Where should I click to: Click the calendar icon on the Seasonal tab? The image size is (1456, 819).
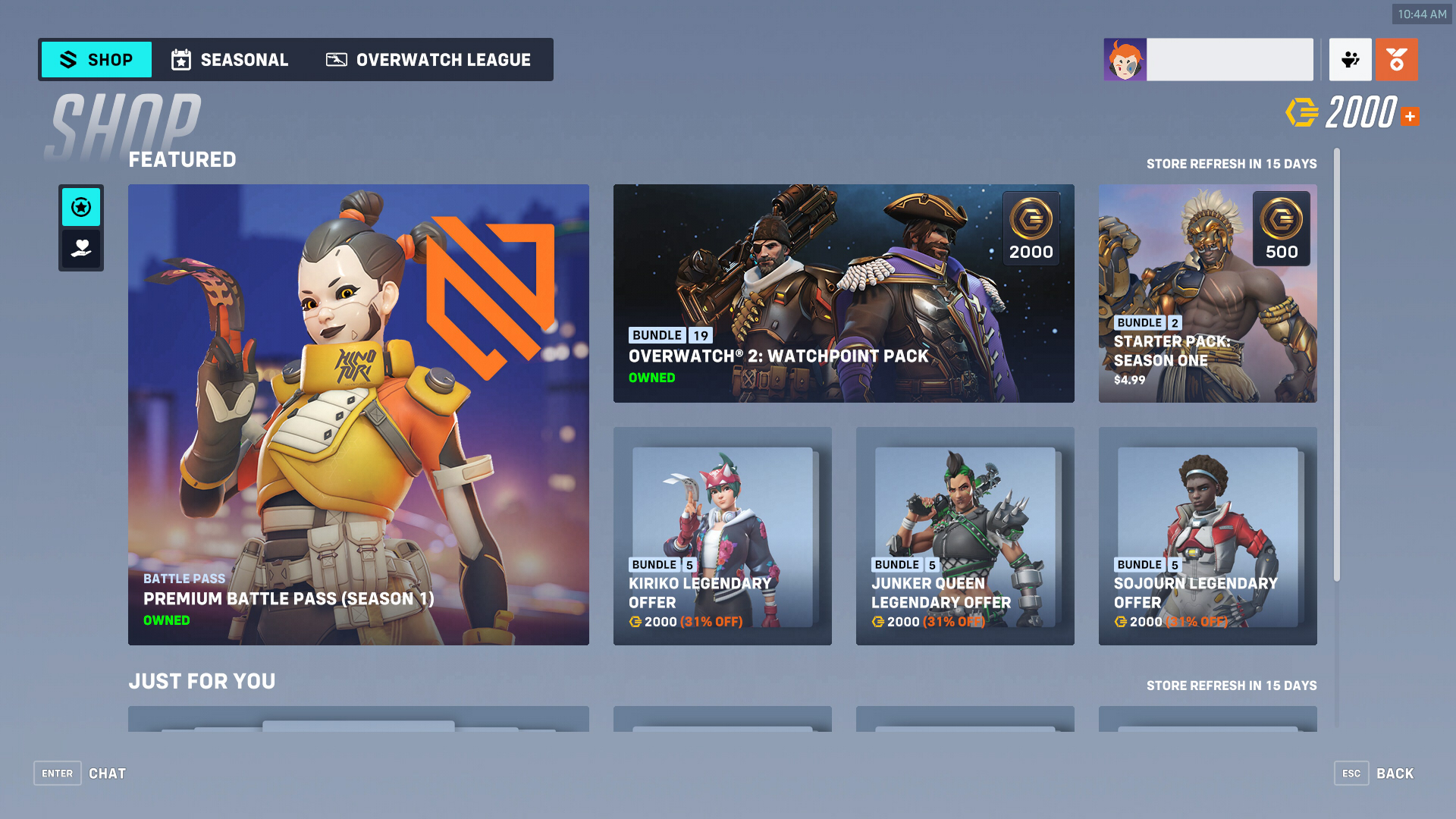click(180, 59)
